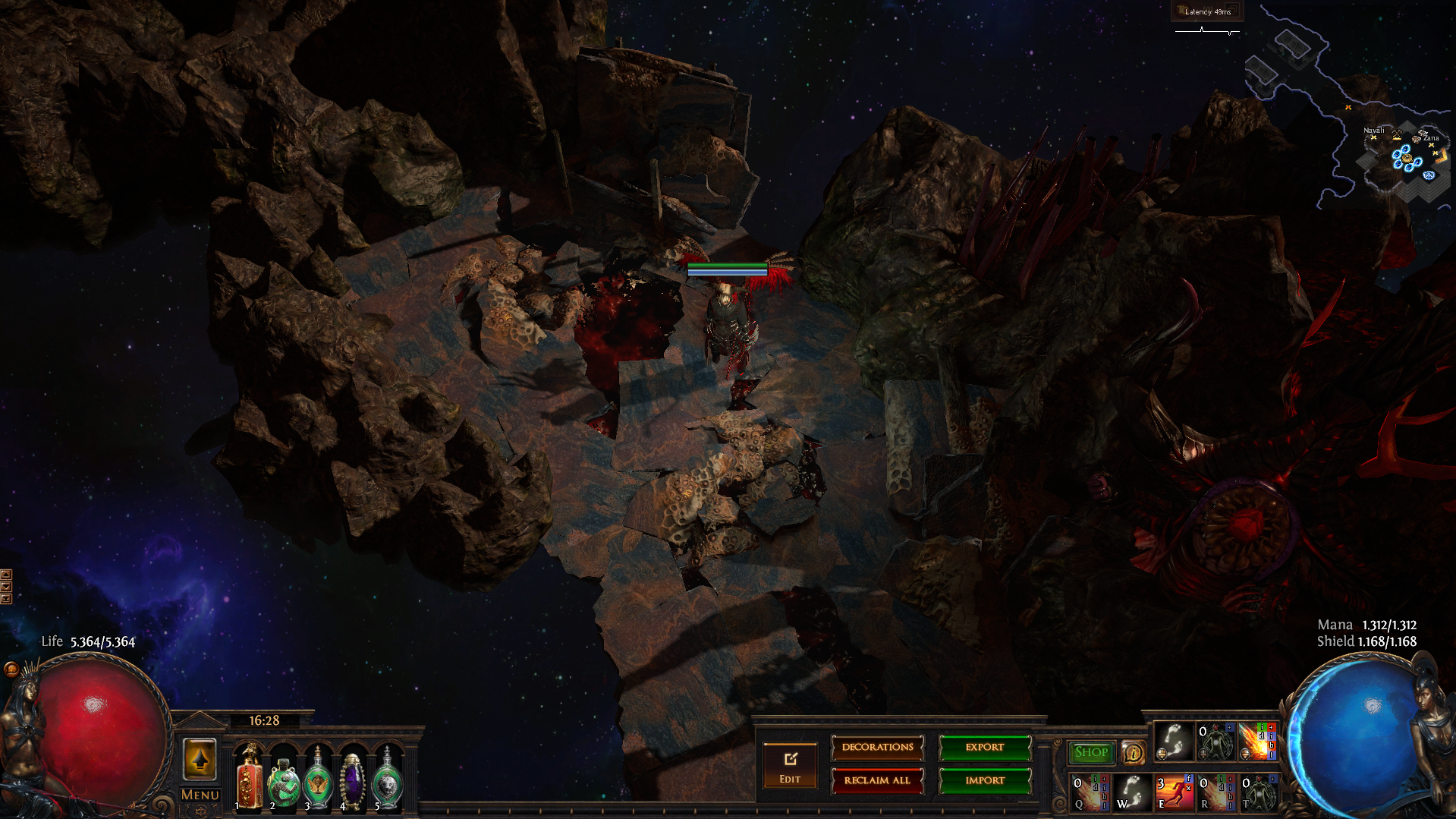Open the hideout Edit mode

click(790, 765)
